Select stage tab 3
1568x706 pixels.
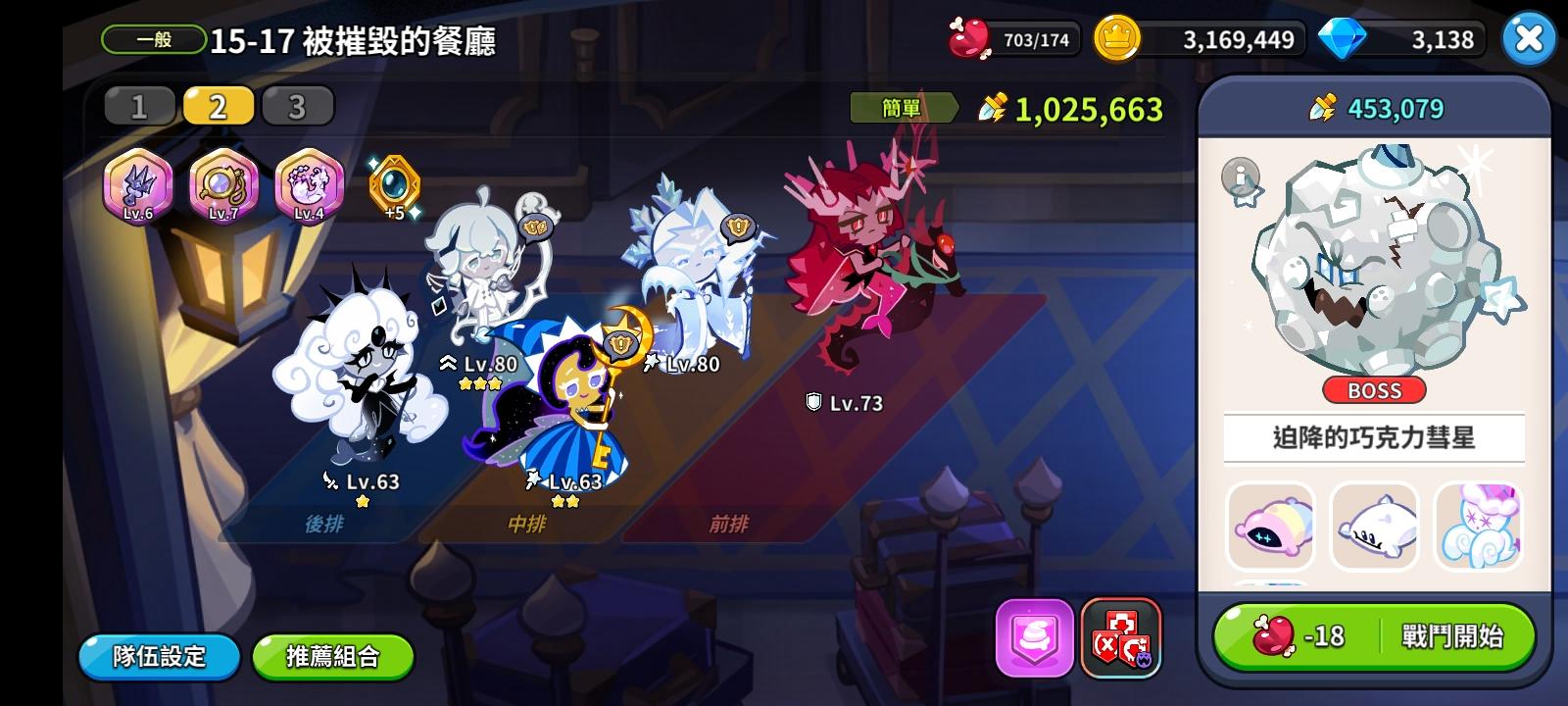point(298,104)
